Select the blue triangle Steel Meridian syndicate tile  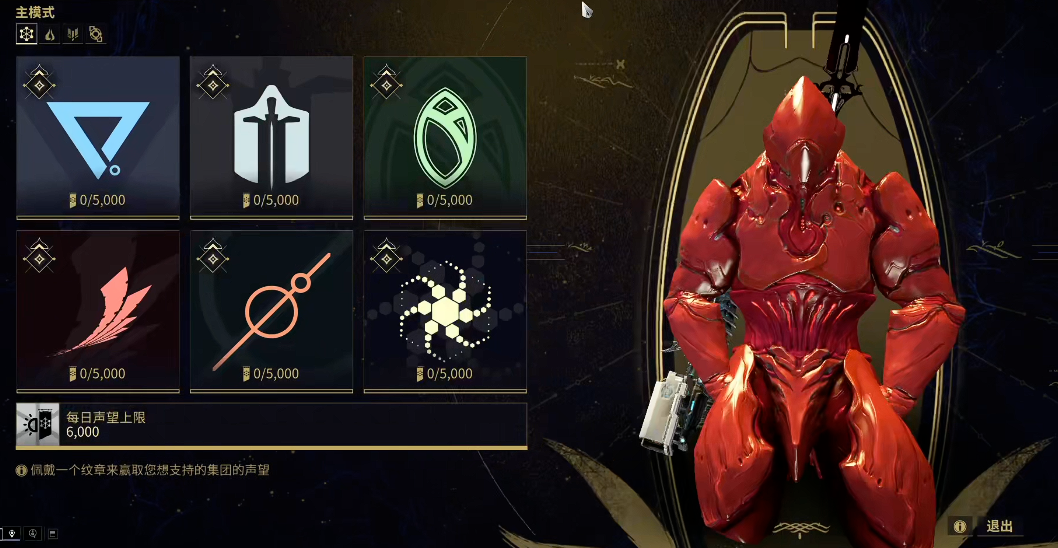tap(98, 137)
